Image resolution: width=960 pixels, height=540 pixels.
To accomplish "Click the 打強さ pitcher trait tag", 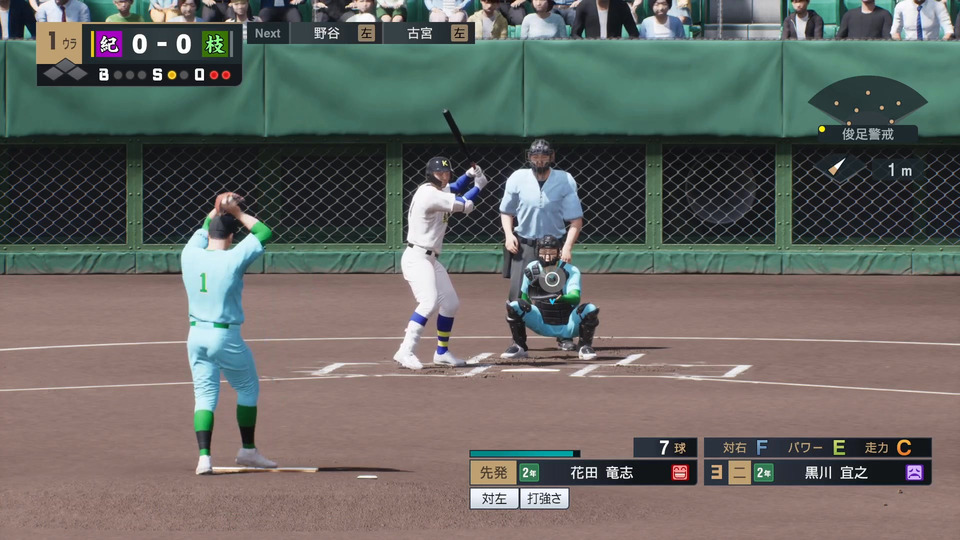I will (x=545, y=498).
